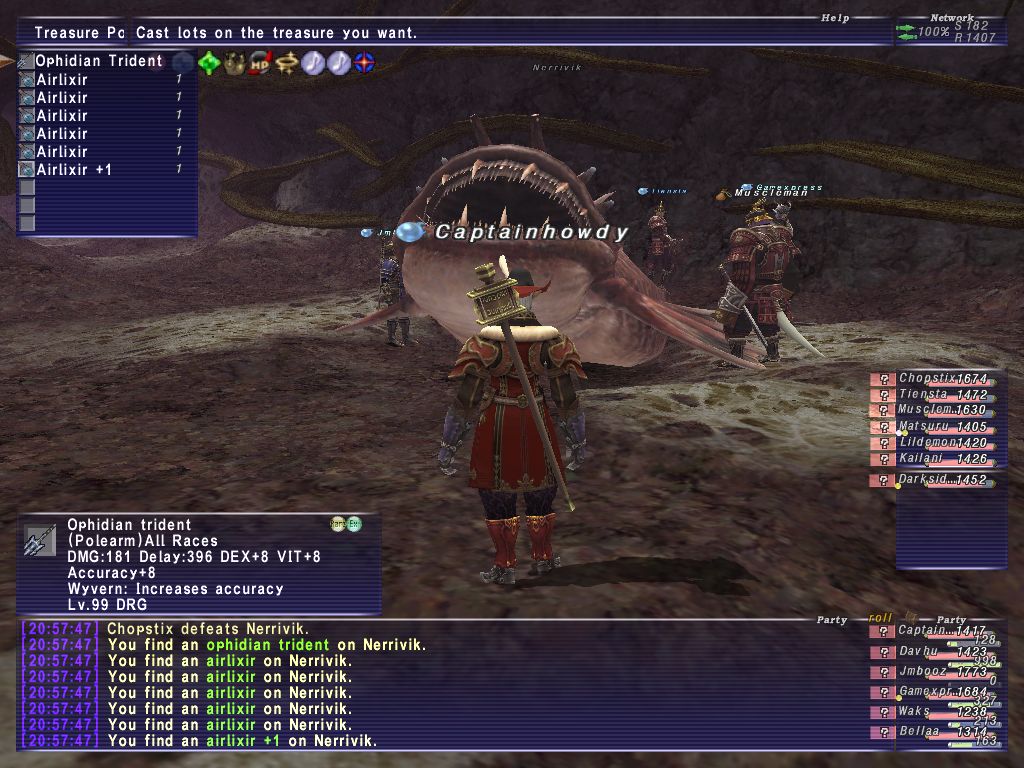Select Ophidian Trident in the treasure pool
The width and height of the screenshot is (1024, 768).
98,61
